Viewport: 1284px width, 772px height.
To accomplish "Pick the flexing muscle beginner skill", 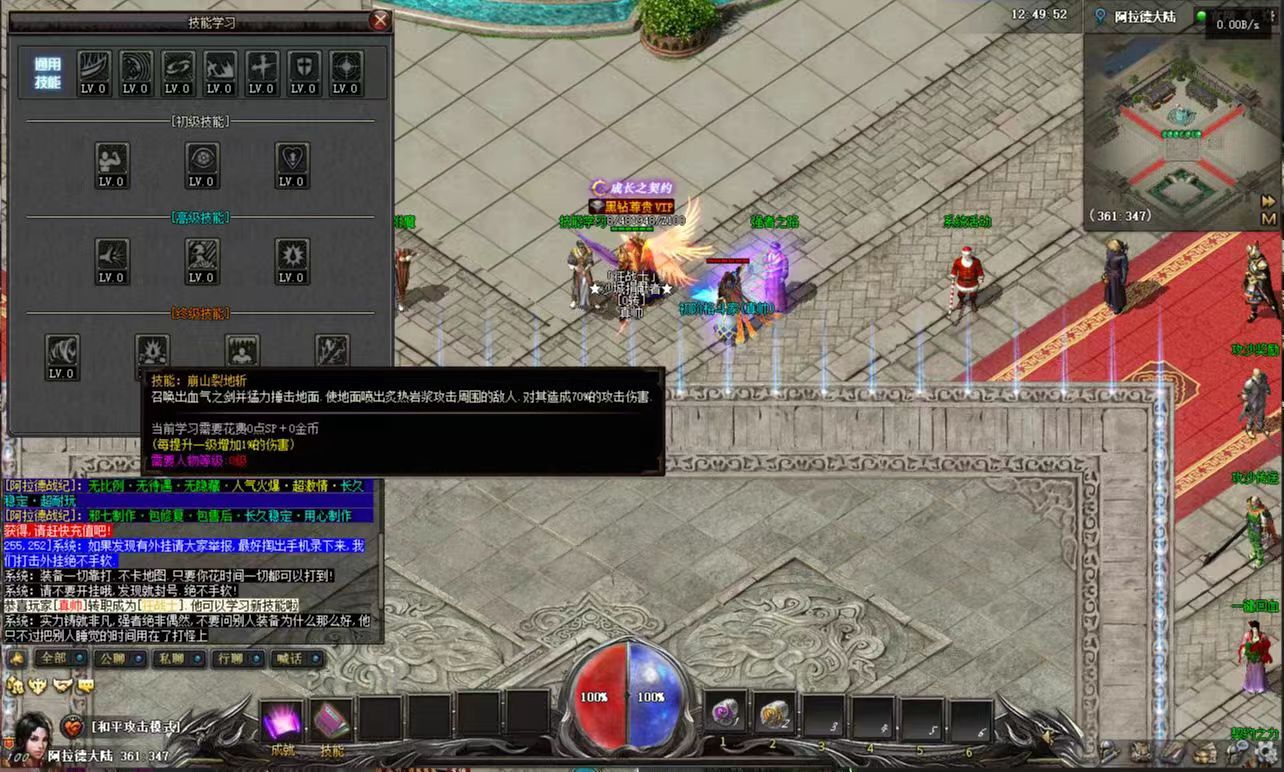I will click(111, 163).
